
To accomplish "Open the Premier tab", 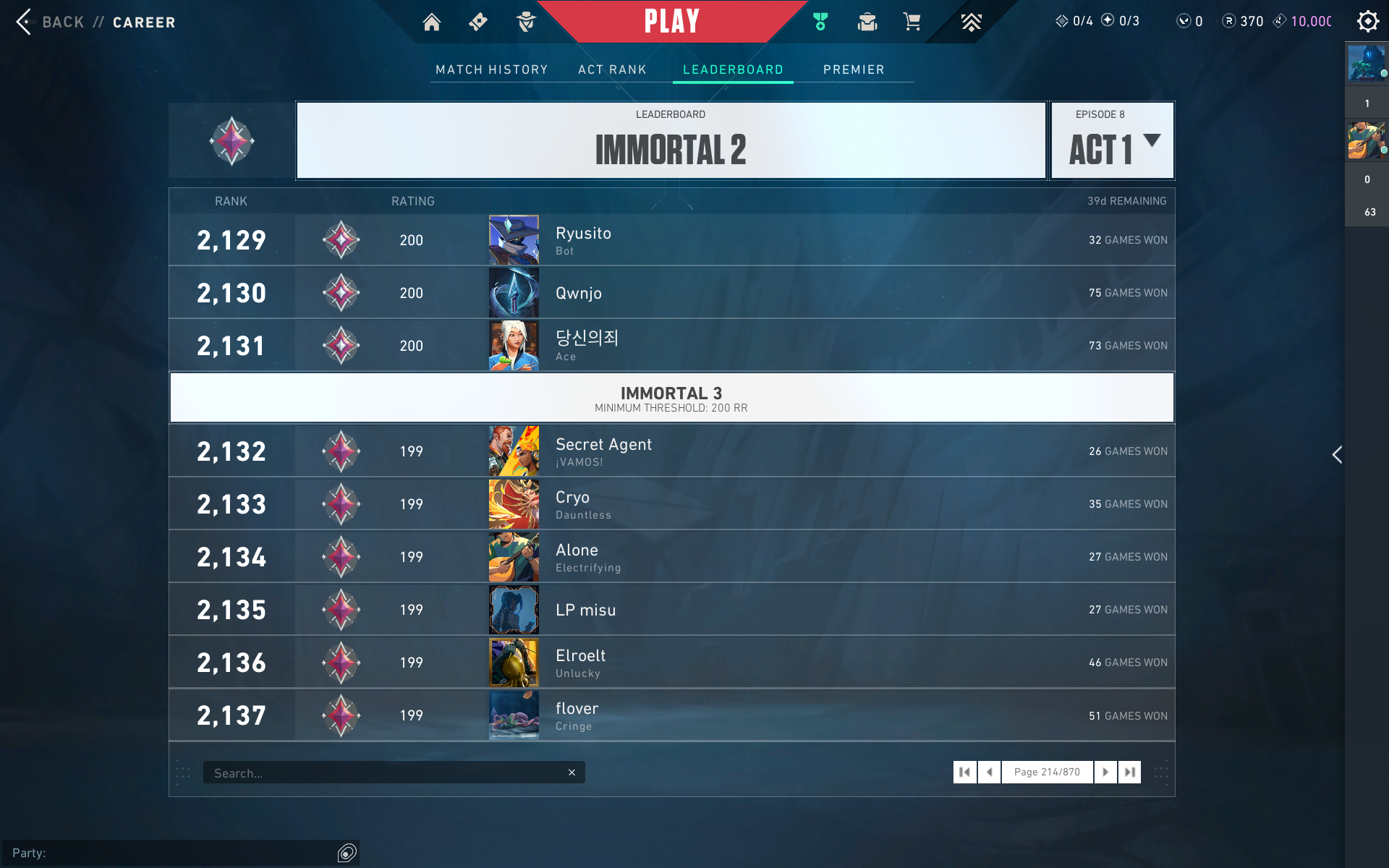I will point(854,69).
